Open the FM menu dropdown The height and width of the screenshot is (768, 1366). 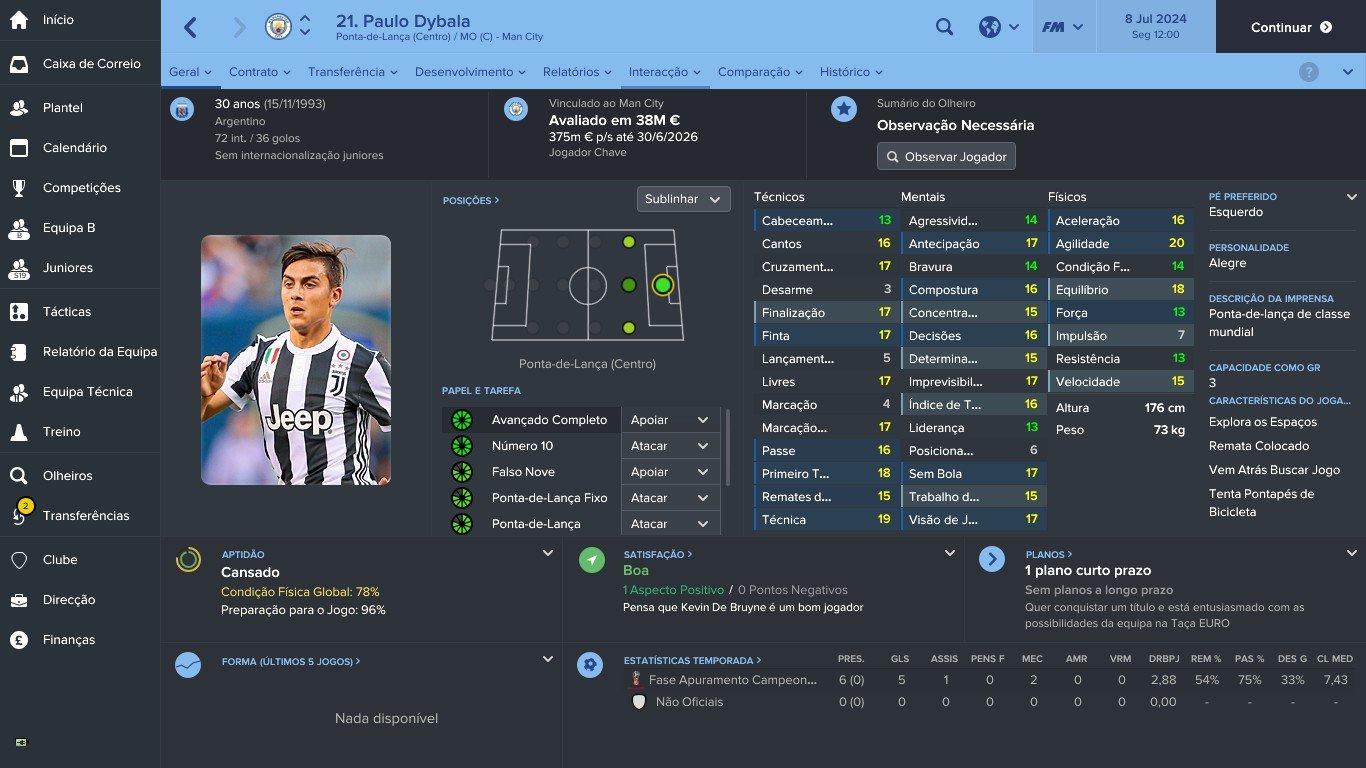(1063, 27)
